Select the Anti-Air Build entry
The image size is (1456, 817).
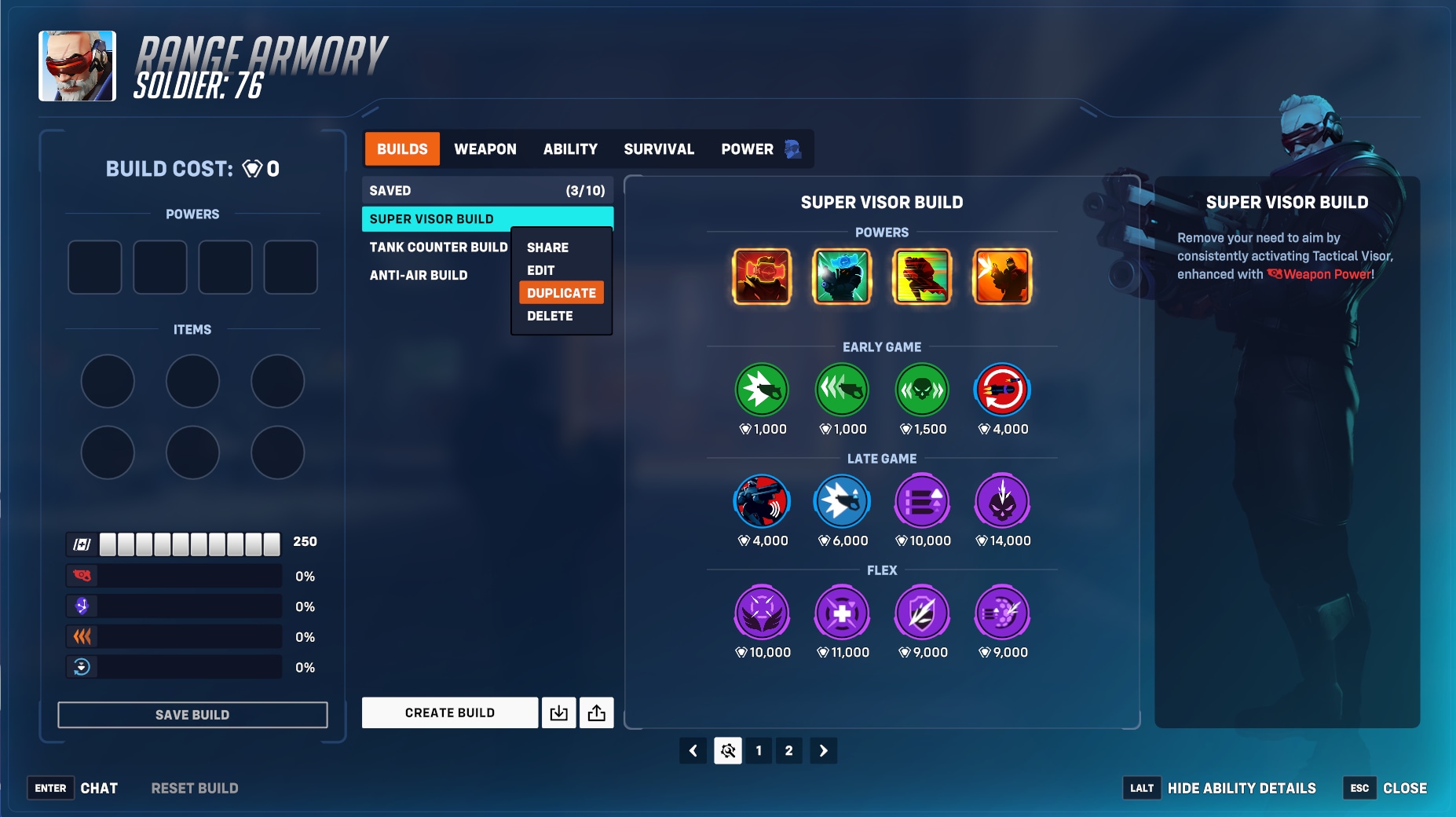coord(419,276)
